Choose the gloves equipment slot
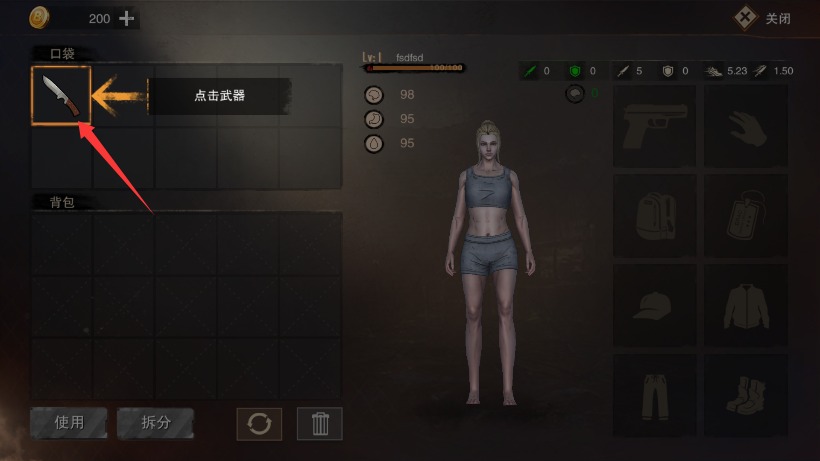The image size is (820, 461). (x=745, y=125)
